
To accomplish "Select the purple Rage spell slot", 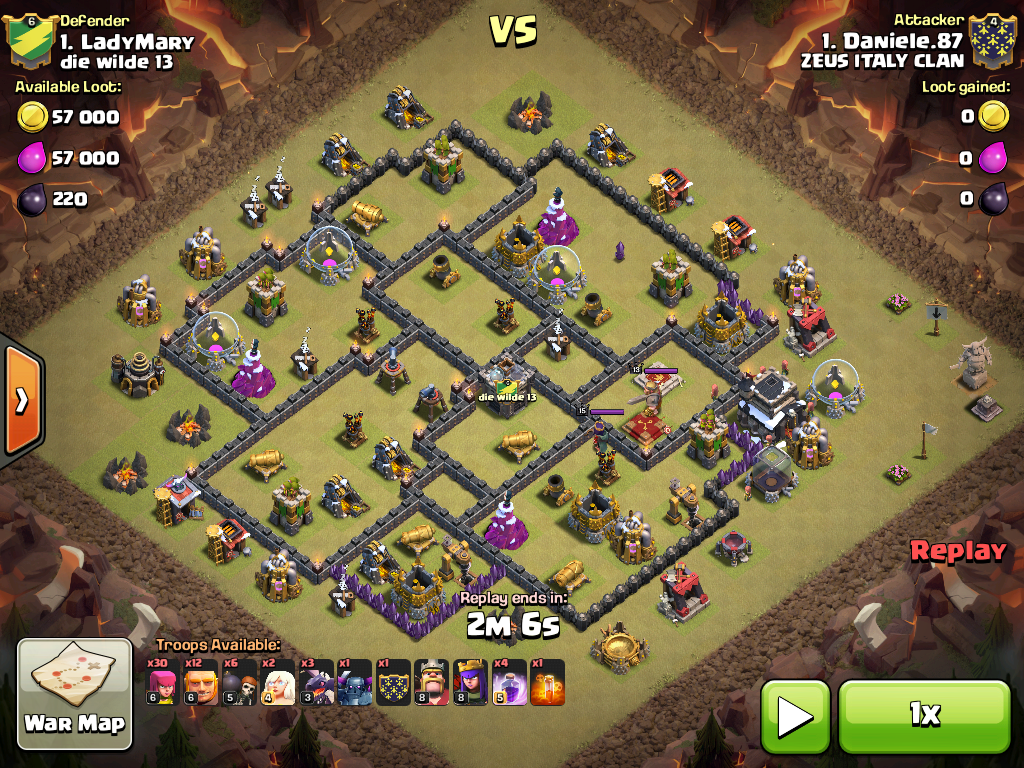I will tap(509, 683).
